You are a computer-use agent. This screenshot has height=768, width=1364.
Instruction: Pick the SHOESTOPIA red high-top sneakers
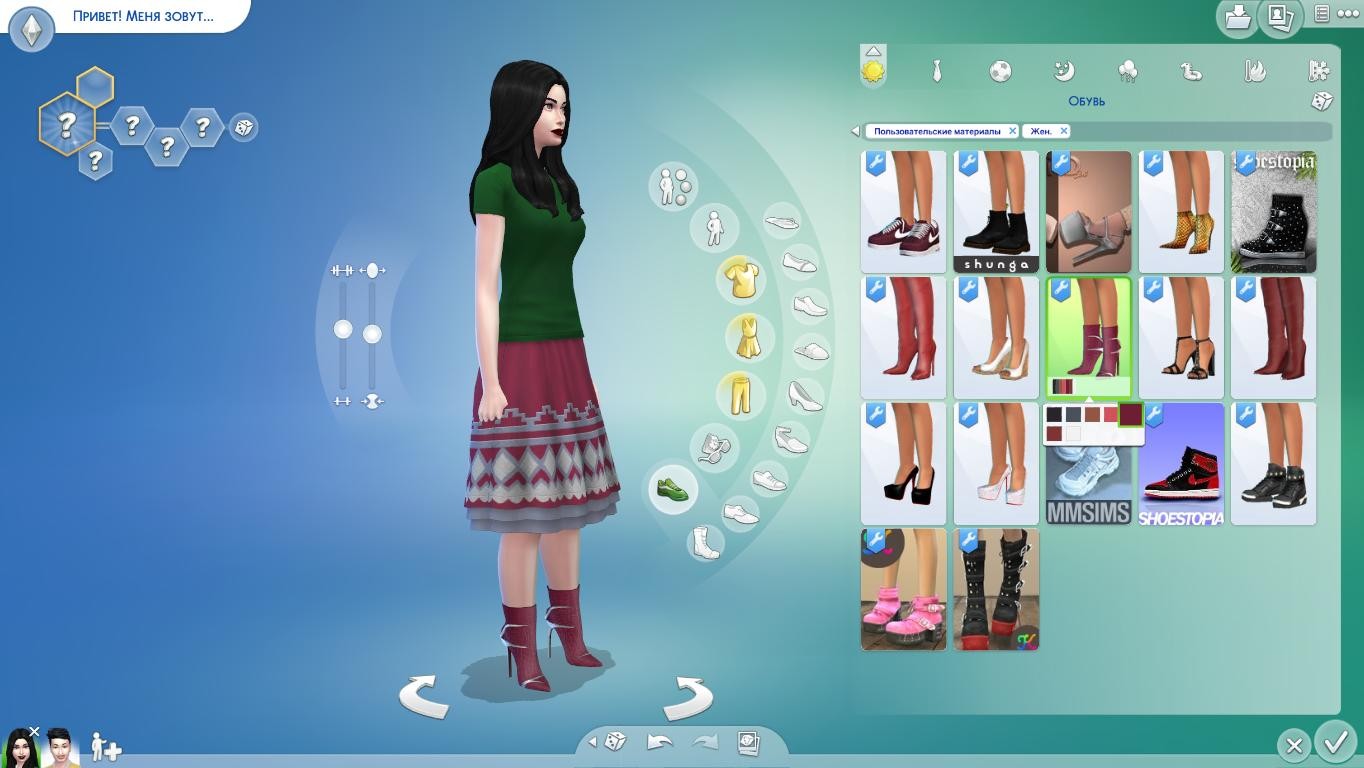(1181, 464)
